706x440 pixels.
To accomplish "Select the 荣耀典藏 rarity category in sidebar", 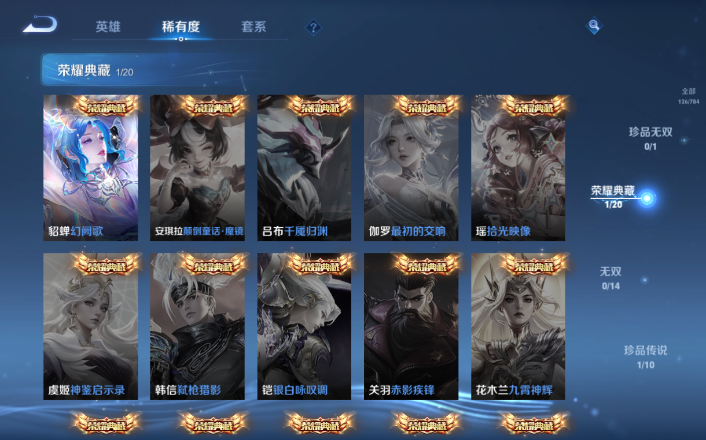I will click(614, 196).
